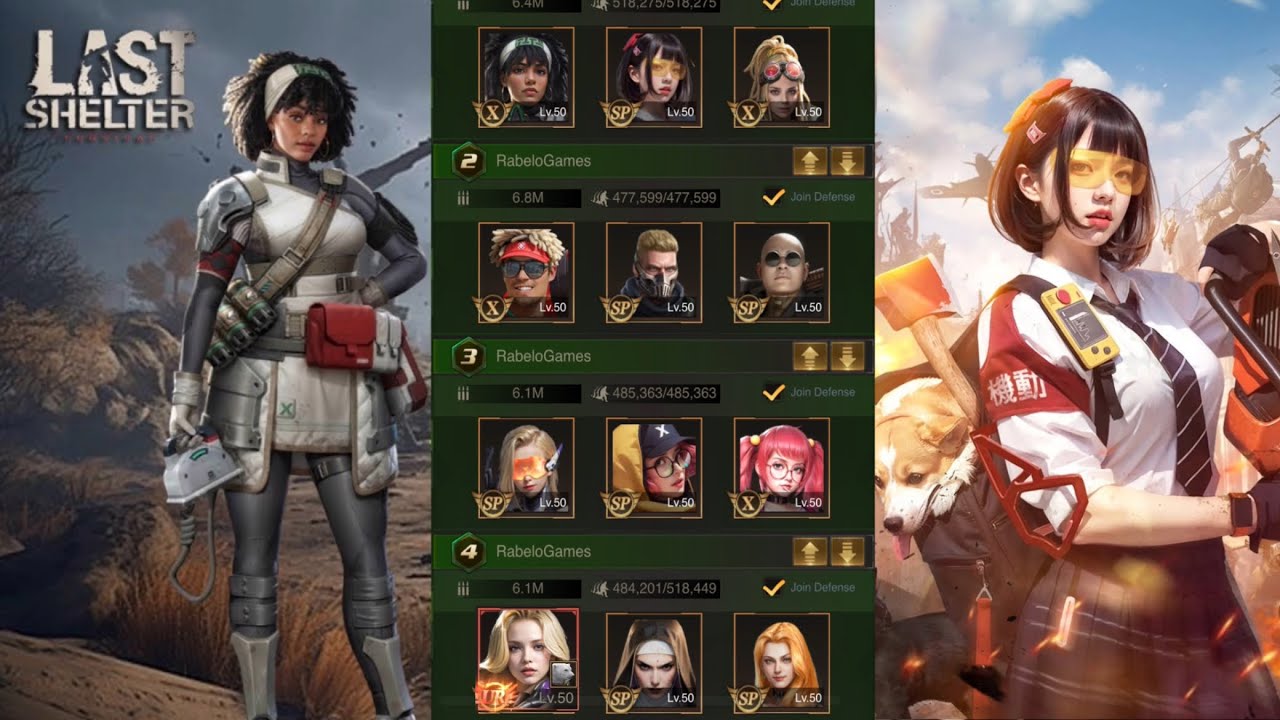The image size is (1280, 720).
Task: Choose the bald hero with round glasses
Action: pyautogui.click(x=781, y=271)
